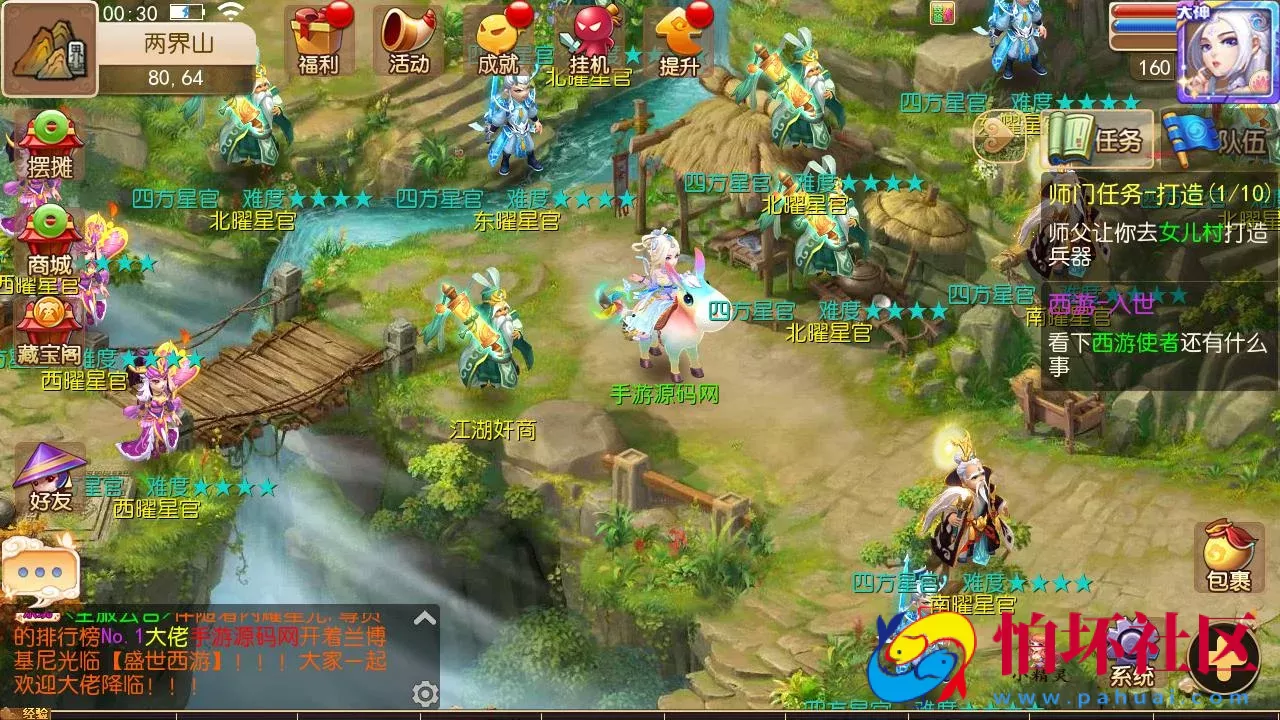The image size is (1280, 720).
Task: Open the 两界山 minimap display
Action: click(47, 50)
